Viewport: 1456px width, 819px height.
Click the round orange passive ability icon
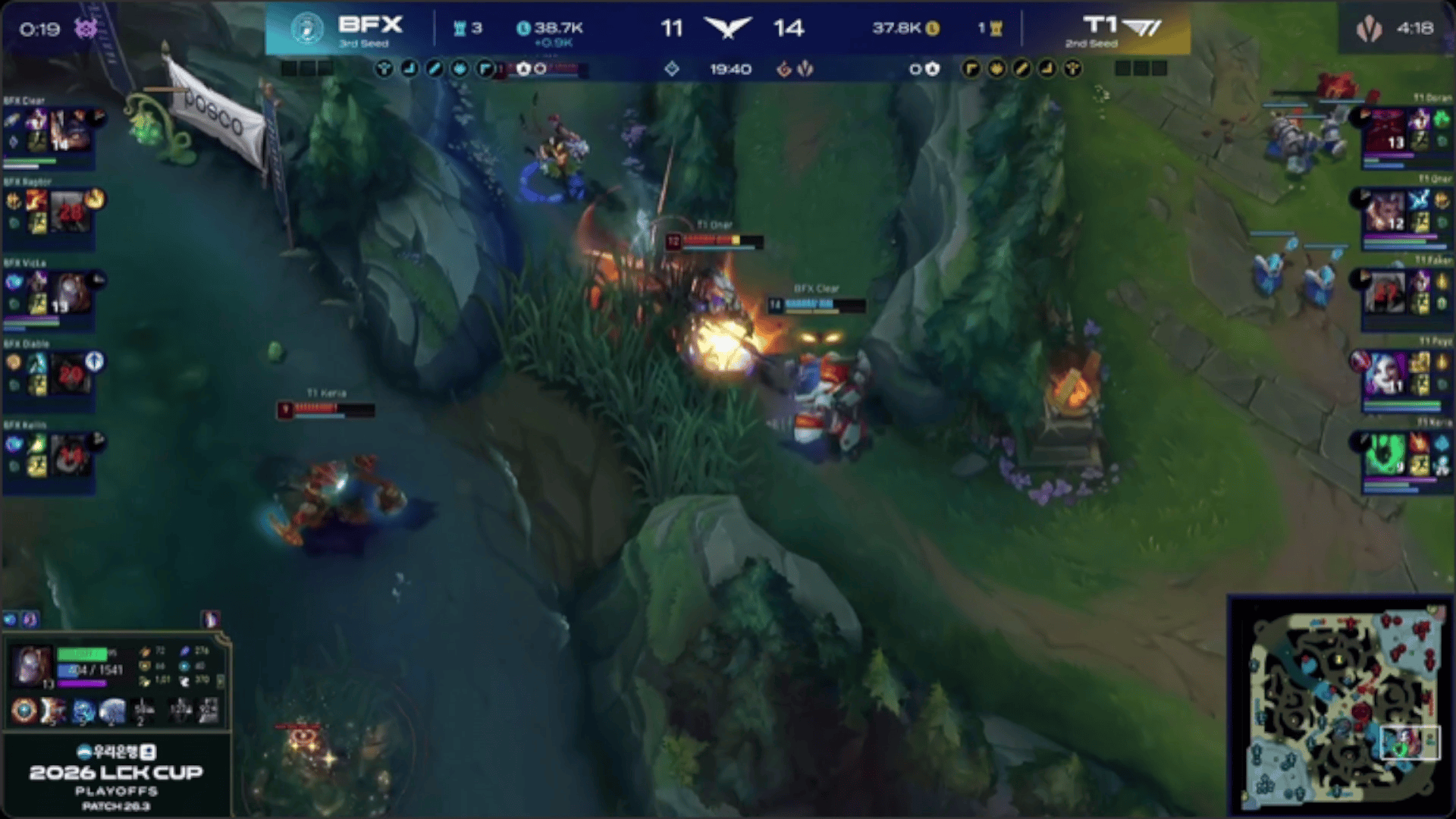click(x=24, y=711)
